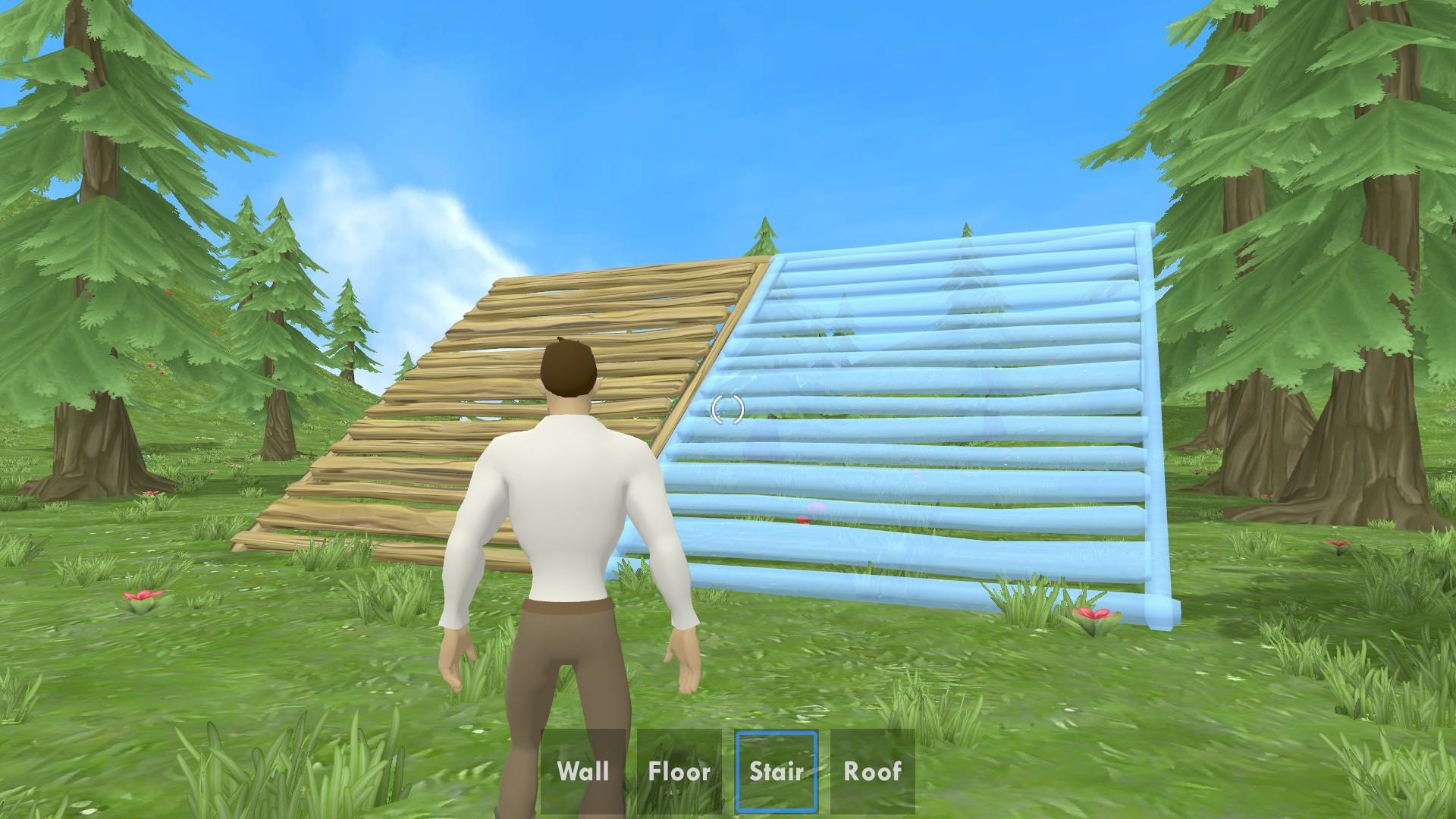
Task: Click the center aiming reticle
Action: (726, 409)
